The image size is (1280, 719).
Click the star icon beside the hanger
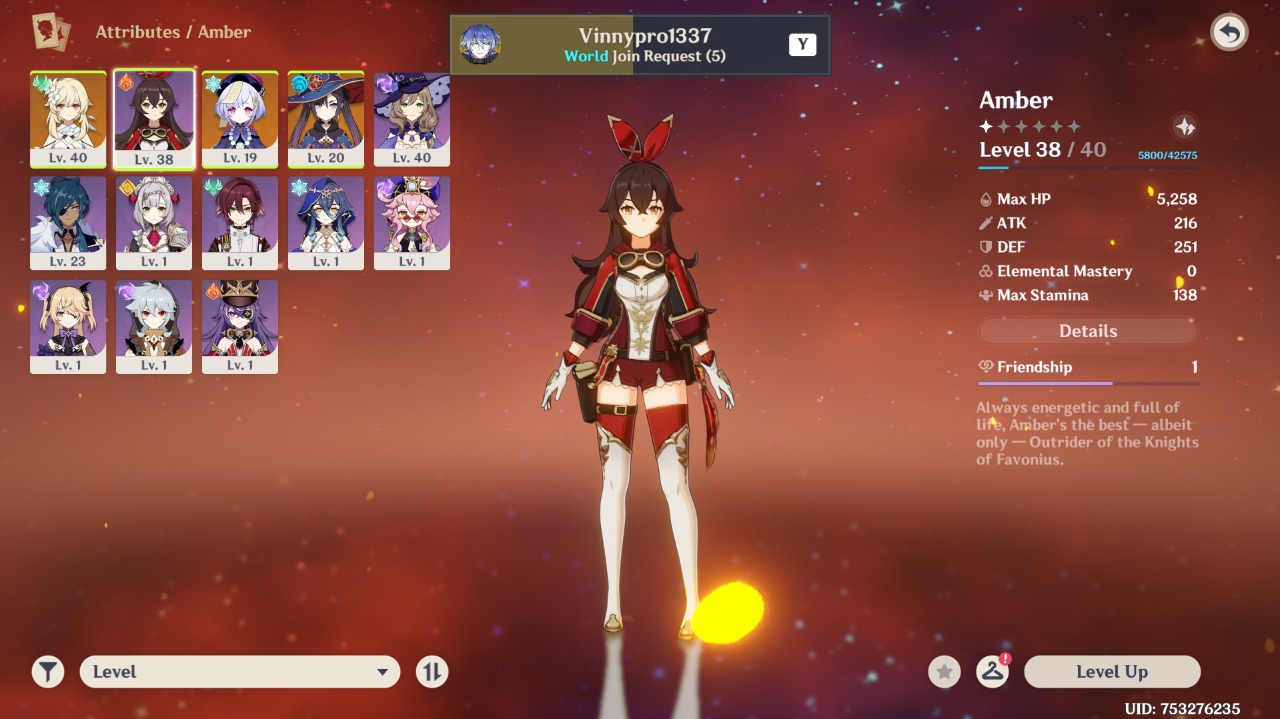click(x=944, y=672)
